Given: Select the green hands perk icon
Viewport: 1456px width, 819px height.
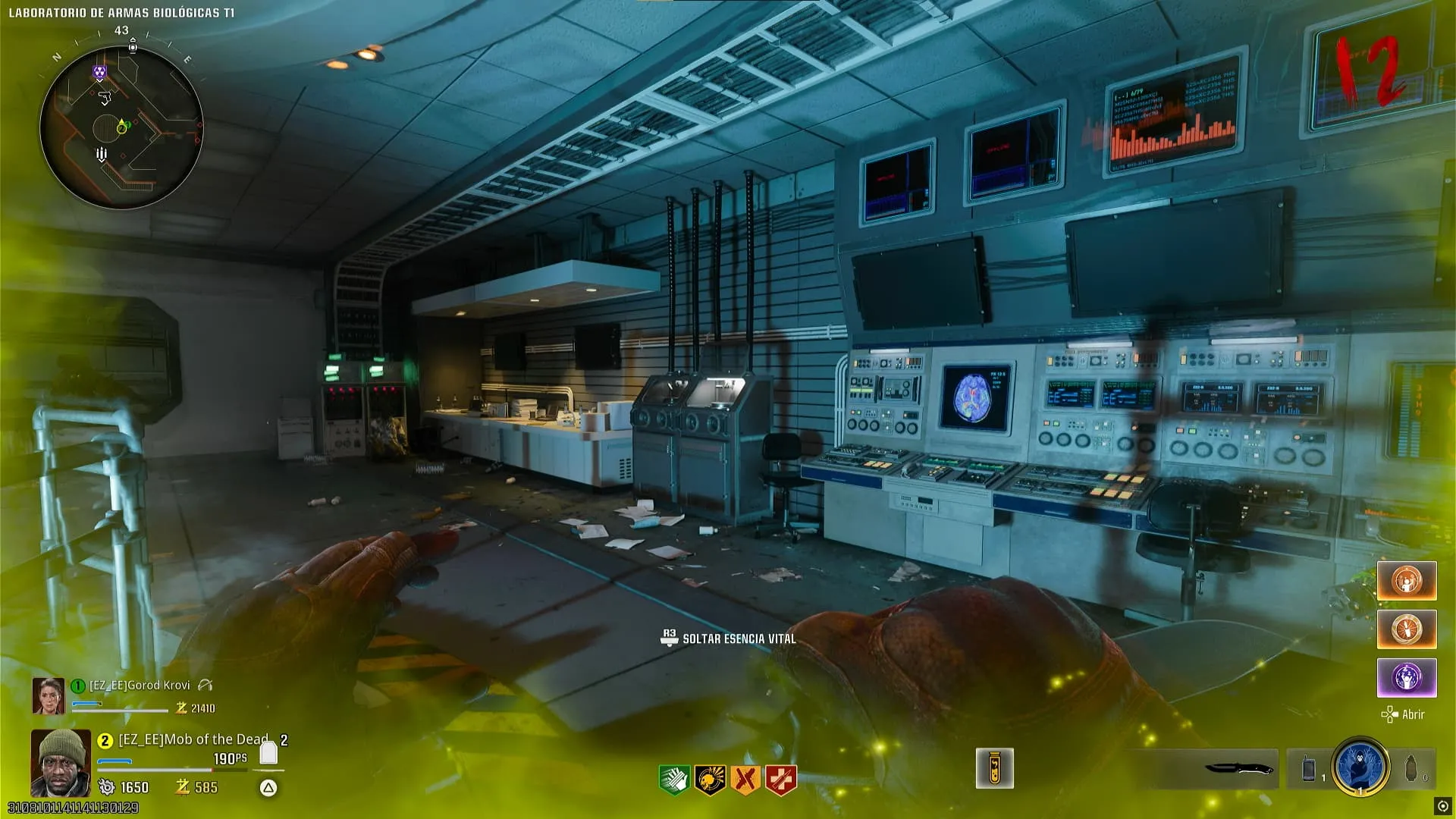Looking at the screenshot, I should click(674, 779).
